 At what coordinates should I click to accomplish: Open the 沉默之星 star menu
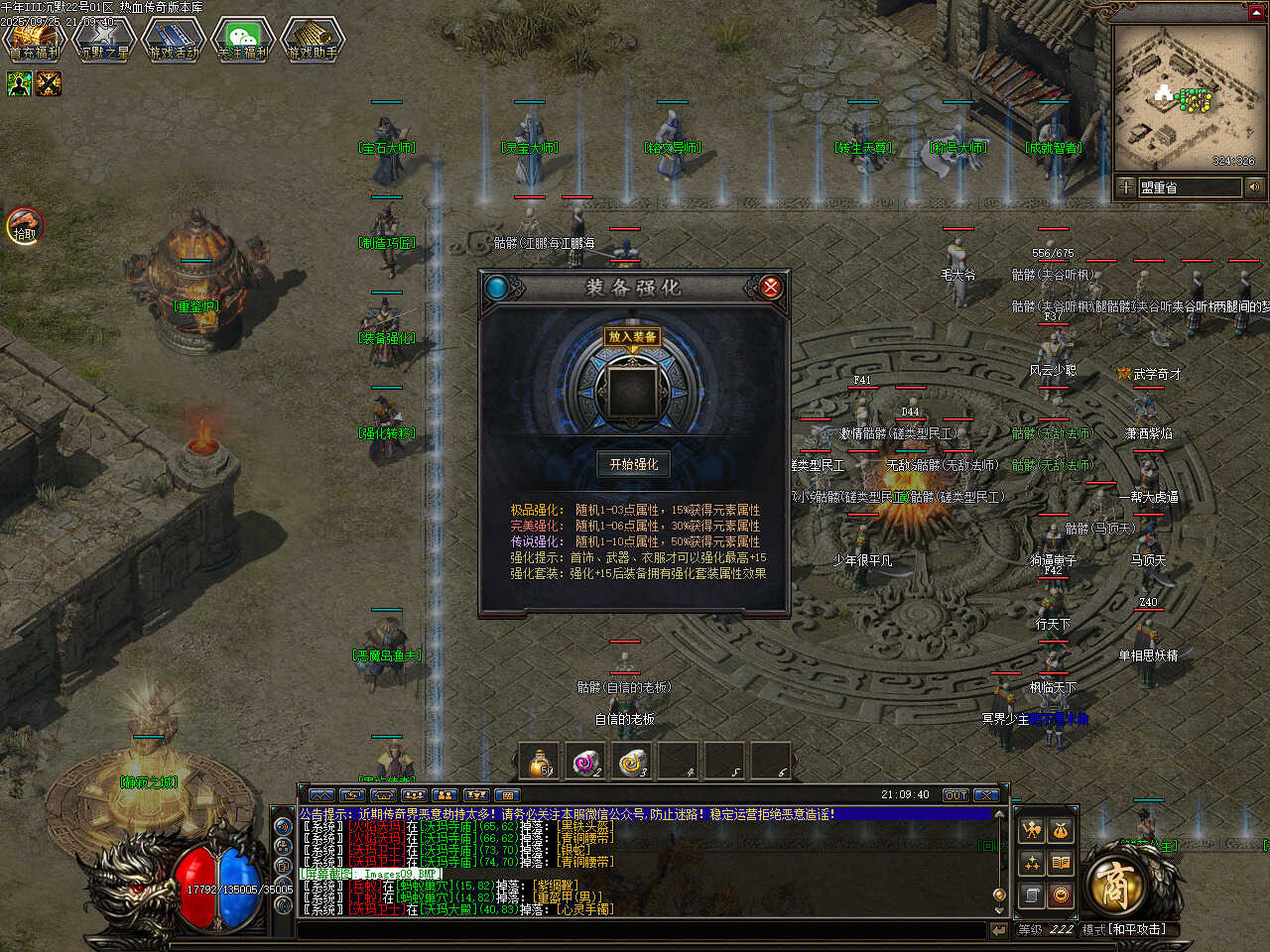tap(103, 41)
